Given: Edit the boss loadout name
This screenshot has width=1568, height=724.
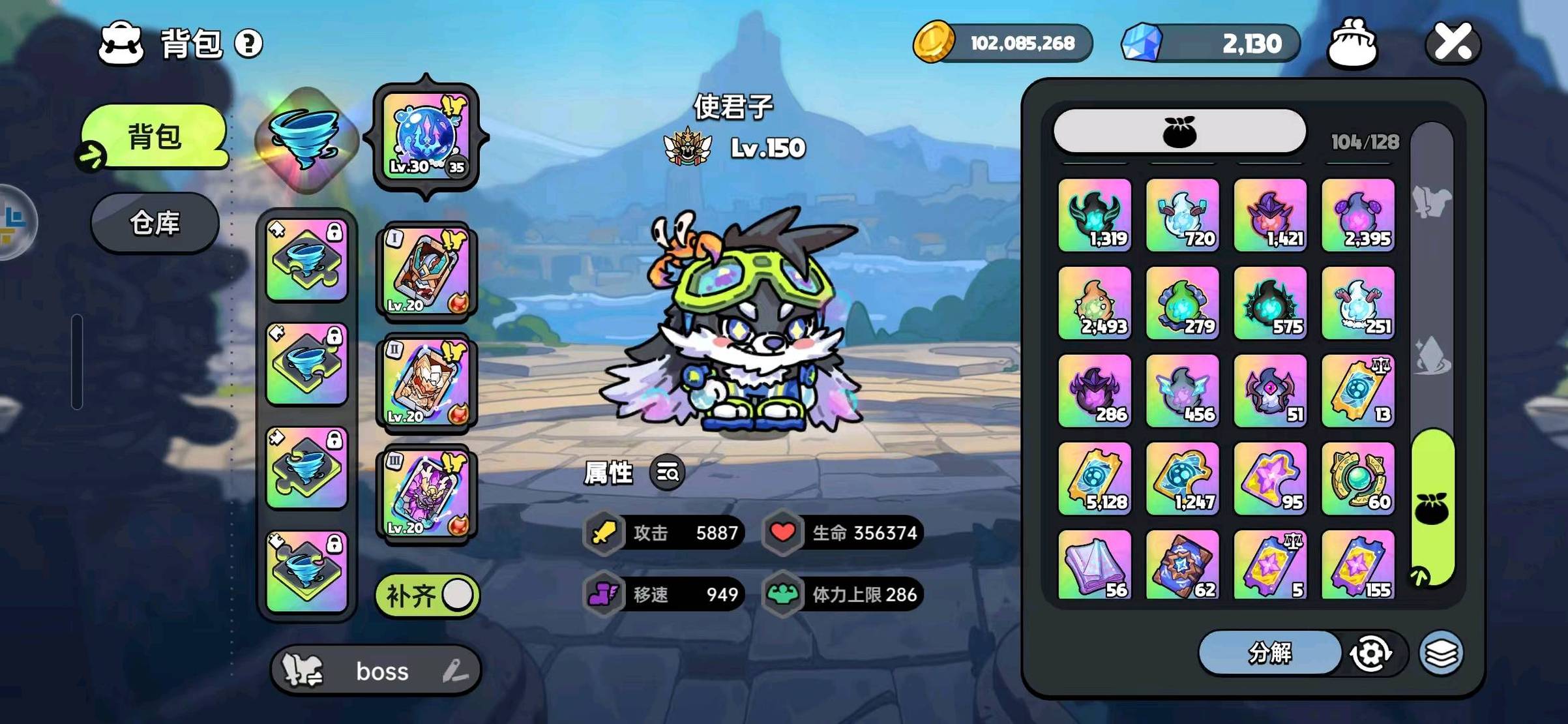Looking at the screenshot, I should (456, 671).
